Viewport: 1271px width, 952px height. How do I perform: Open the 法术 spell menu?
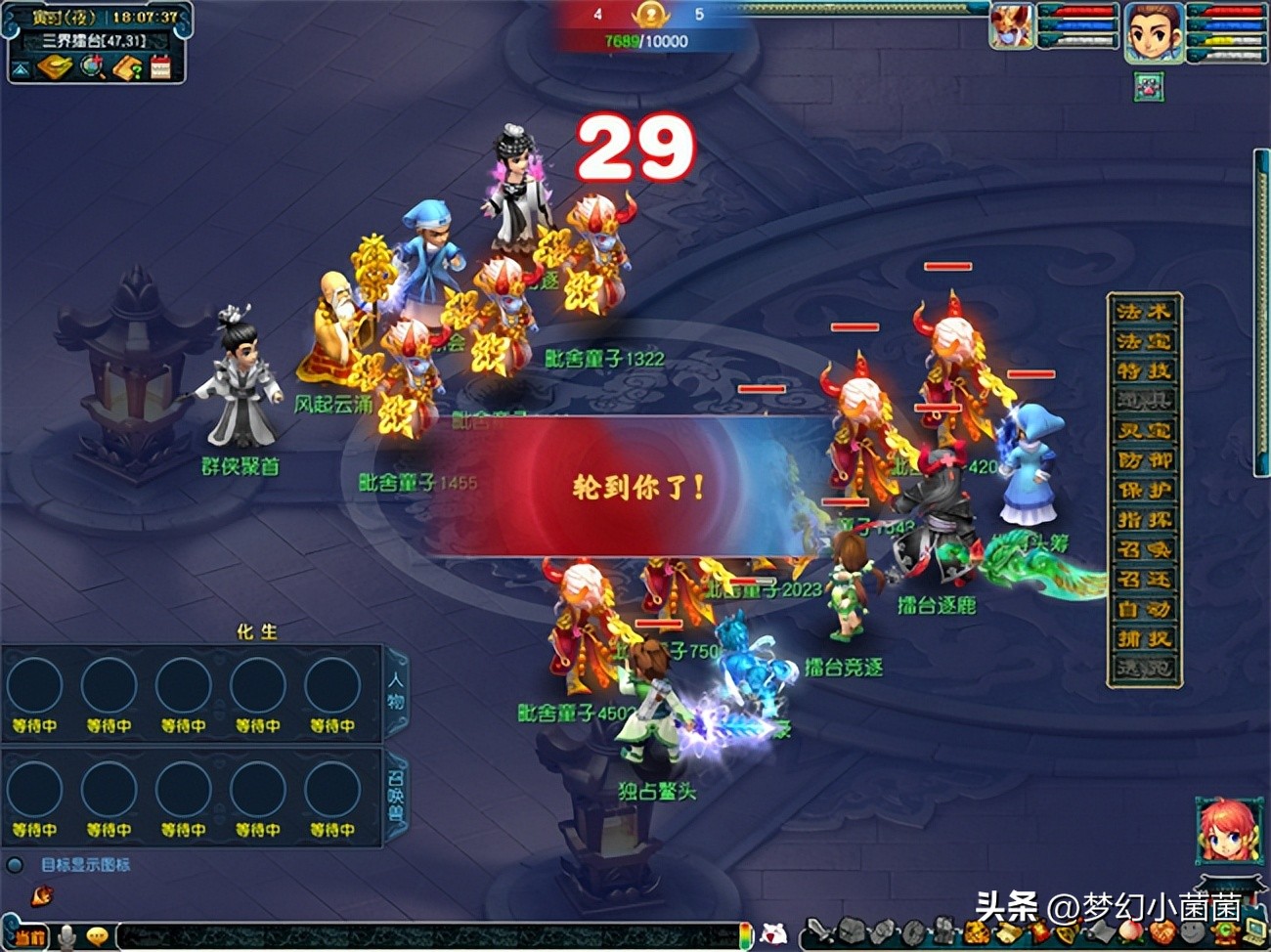(x=1144, y=312)
